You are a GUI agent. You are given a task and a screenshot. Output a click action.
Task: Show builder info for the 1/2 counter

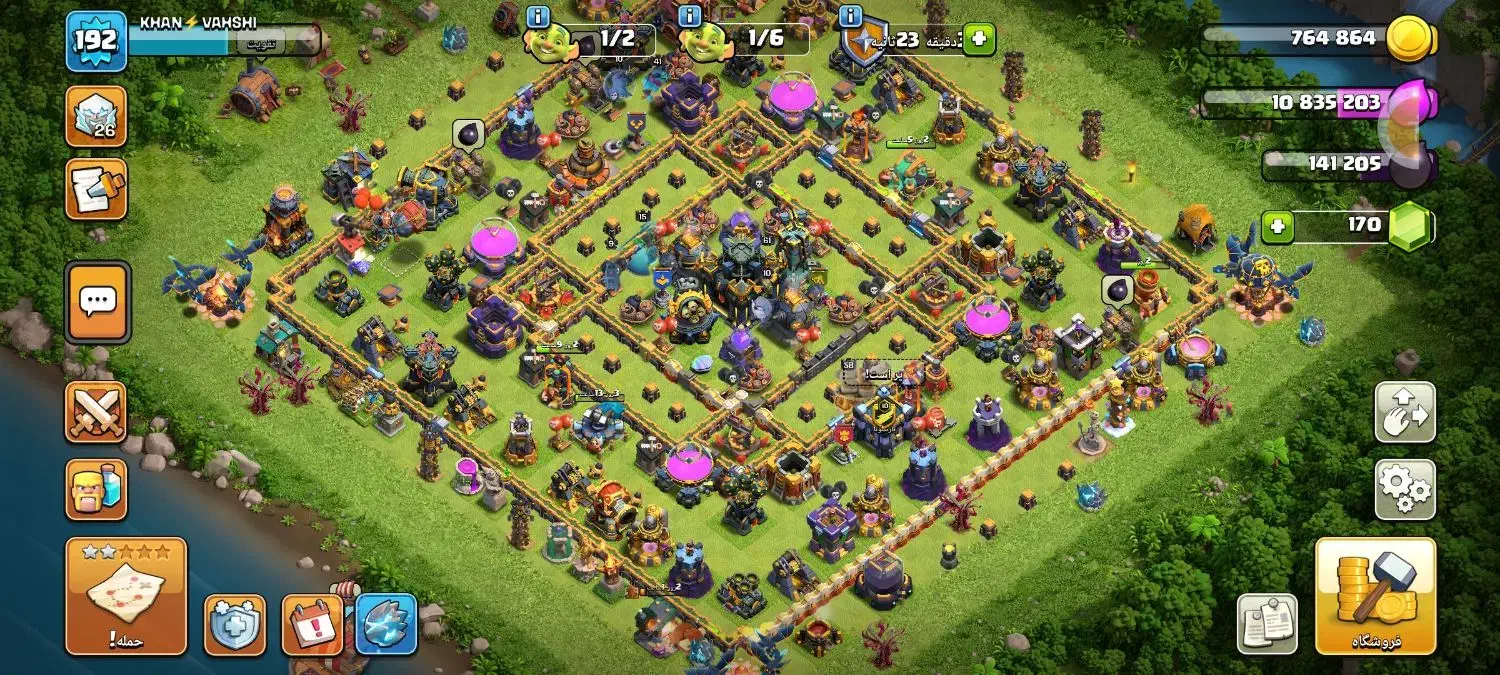538,16
